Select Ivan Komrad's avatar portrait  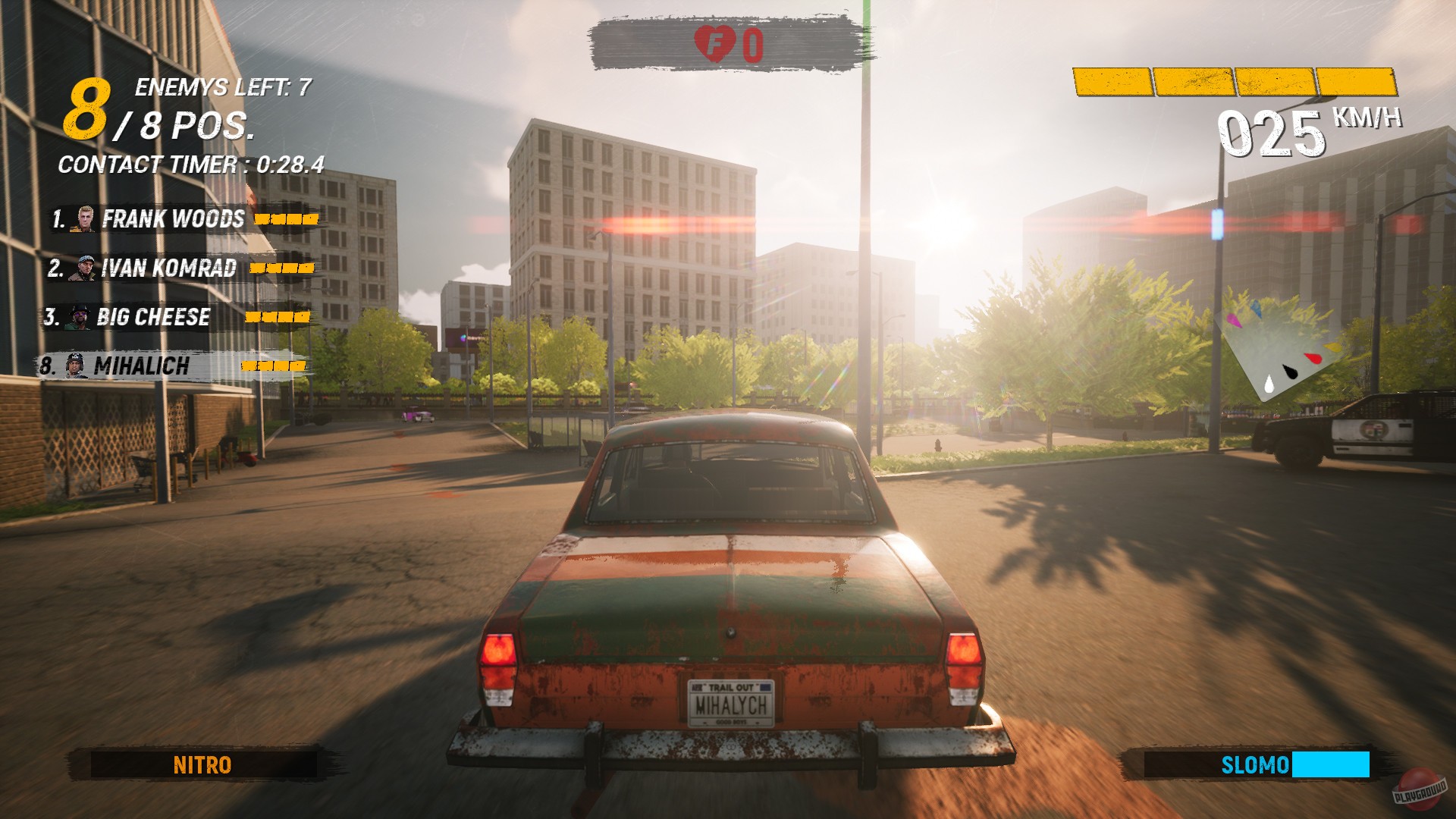click(83, 268)
